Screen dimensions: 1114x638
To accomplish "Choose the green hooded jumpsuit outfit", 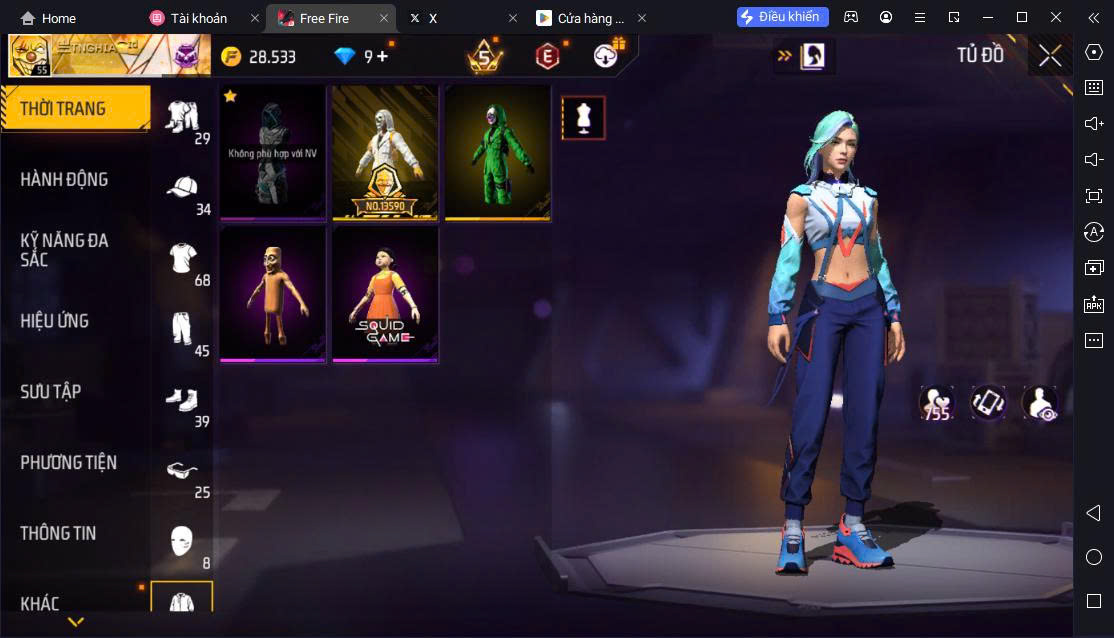I will pyautogui.click(x=497, y=152).
